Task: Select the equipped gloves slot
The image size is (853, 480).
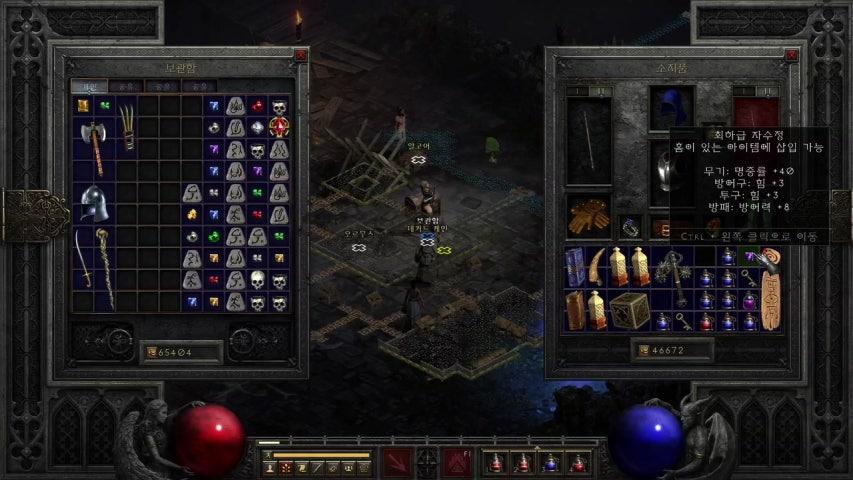Action: pos(587,217)
